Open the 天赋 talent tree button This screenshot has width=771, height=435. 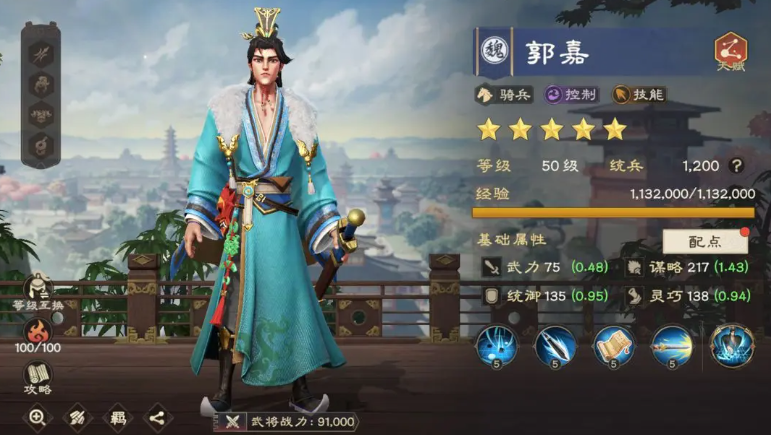click(732, 52)
